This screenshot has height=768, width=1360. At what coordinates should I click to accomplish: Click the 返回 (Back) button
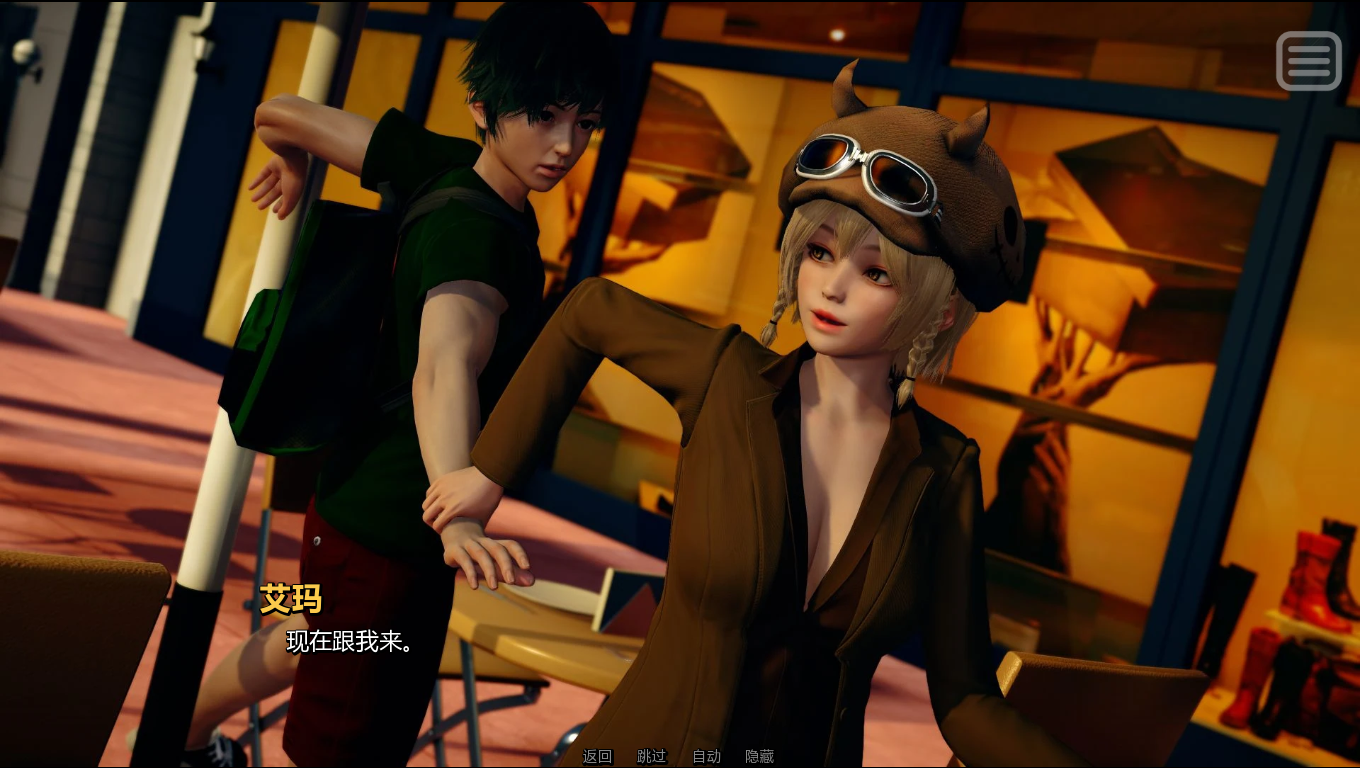[x=597, y=757]
